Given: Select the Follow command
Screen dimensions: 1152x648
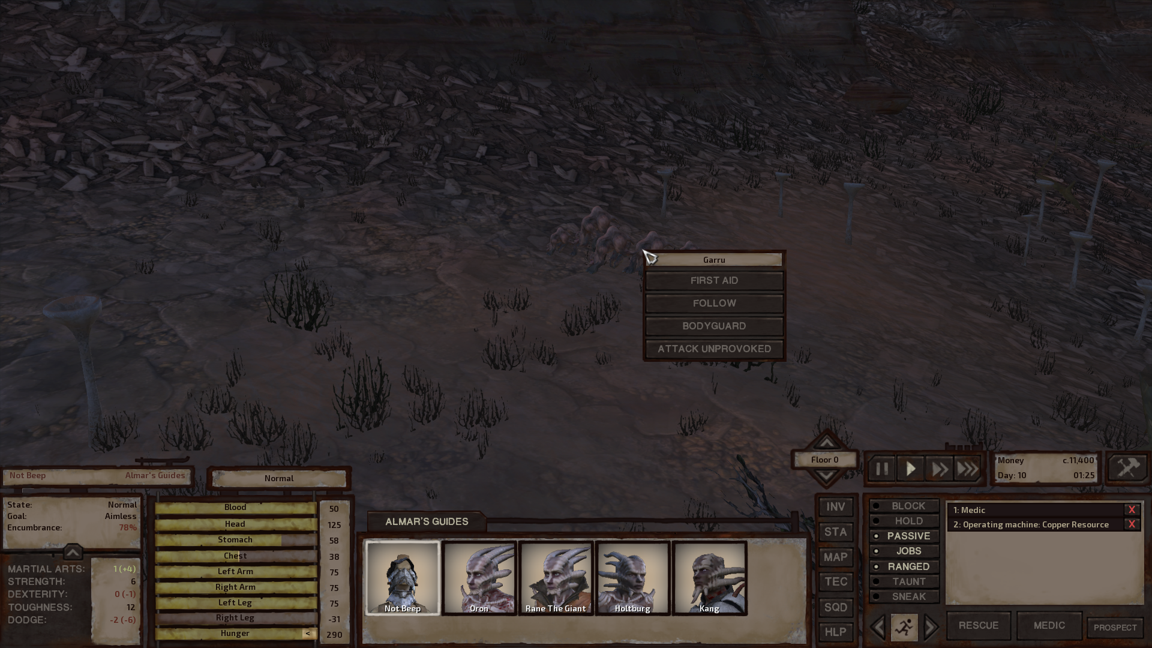Looking at the screenshot, I should [x=714, y=303].
